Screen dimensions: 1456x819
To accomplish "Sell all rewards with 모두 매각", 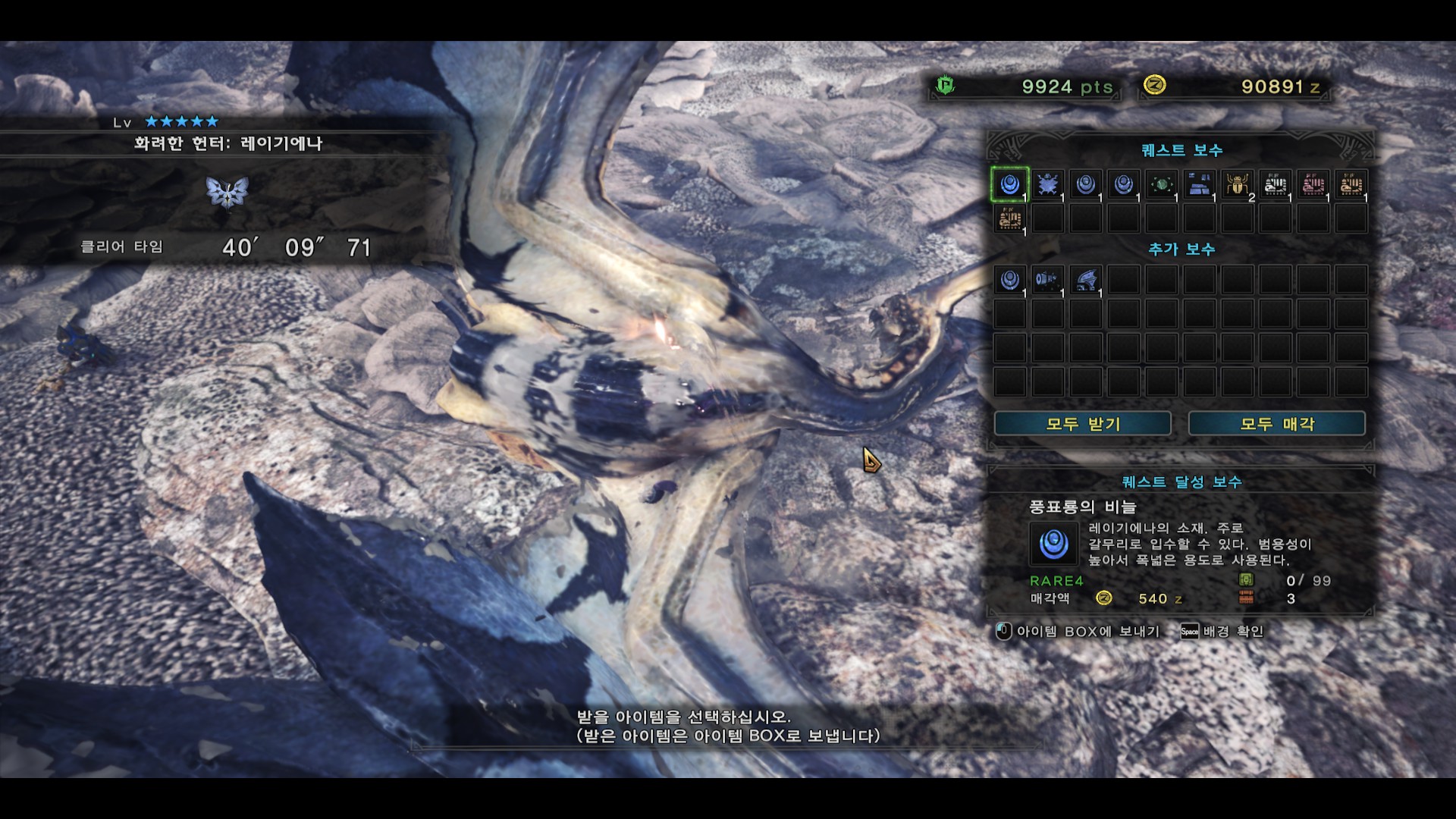I will coord(1276,424).
